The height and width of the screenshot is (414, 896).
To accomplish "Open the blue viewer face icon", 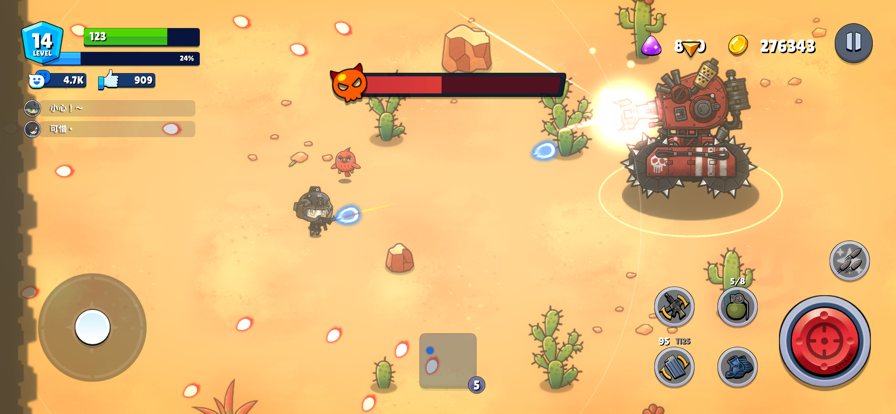I will (x=39, y=80).
